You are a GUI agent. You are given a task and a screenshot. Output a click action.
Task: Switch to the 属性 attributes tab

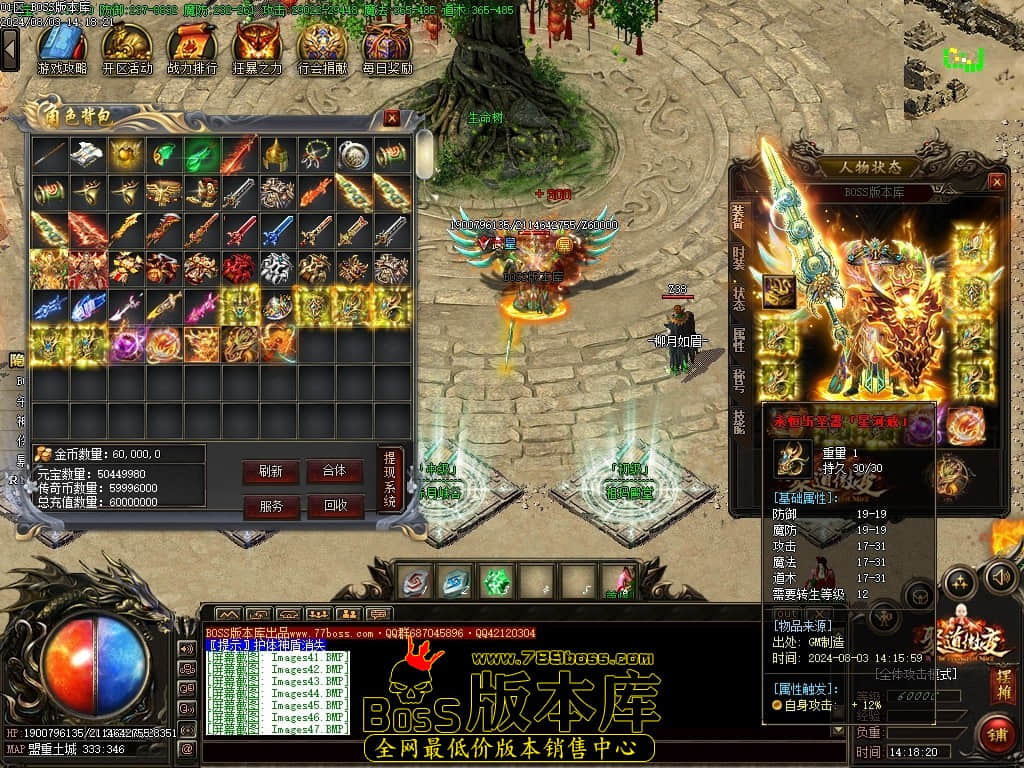point(739,338)
